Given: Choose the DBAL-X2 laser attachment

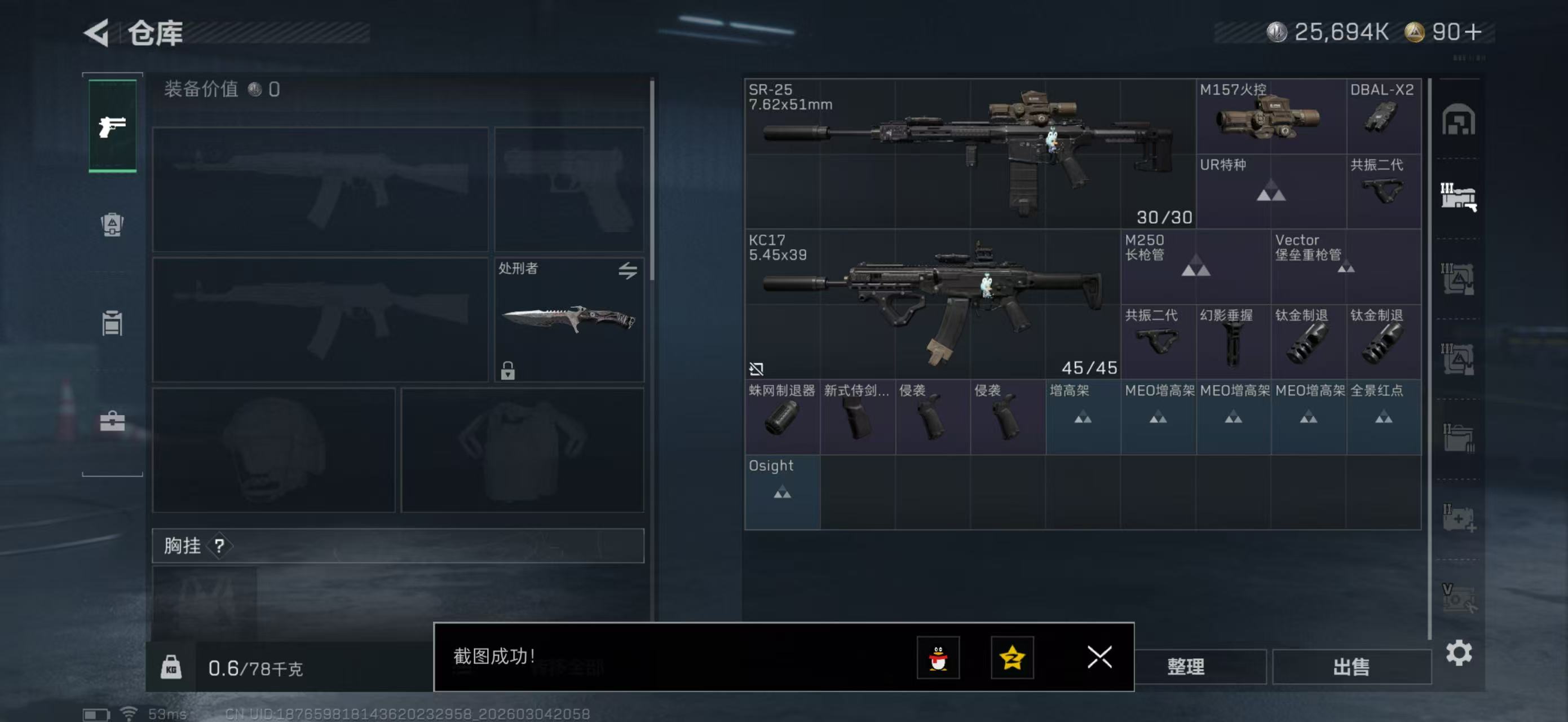Looking at the screenshot, I should coord(1383,116).
